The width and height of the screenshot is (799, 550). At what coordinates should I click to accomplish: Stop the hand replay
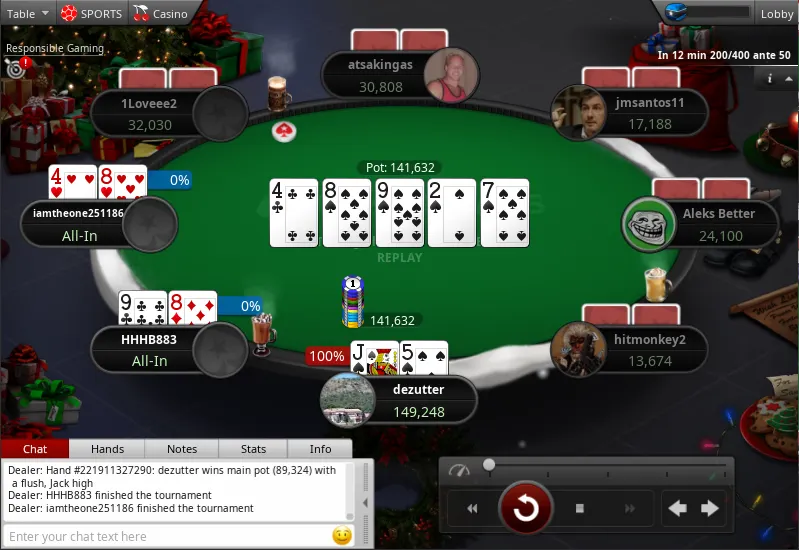tap(579, 509)
